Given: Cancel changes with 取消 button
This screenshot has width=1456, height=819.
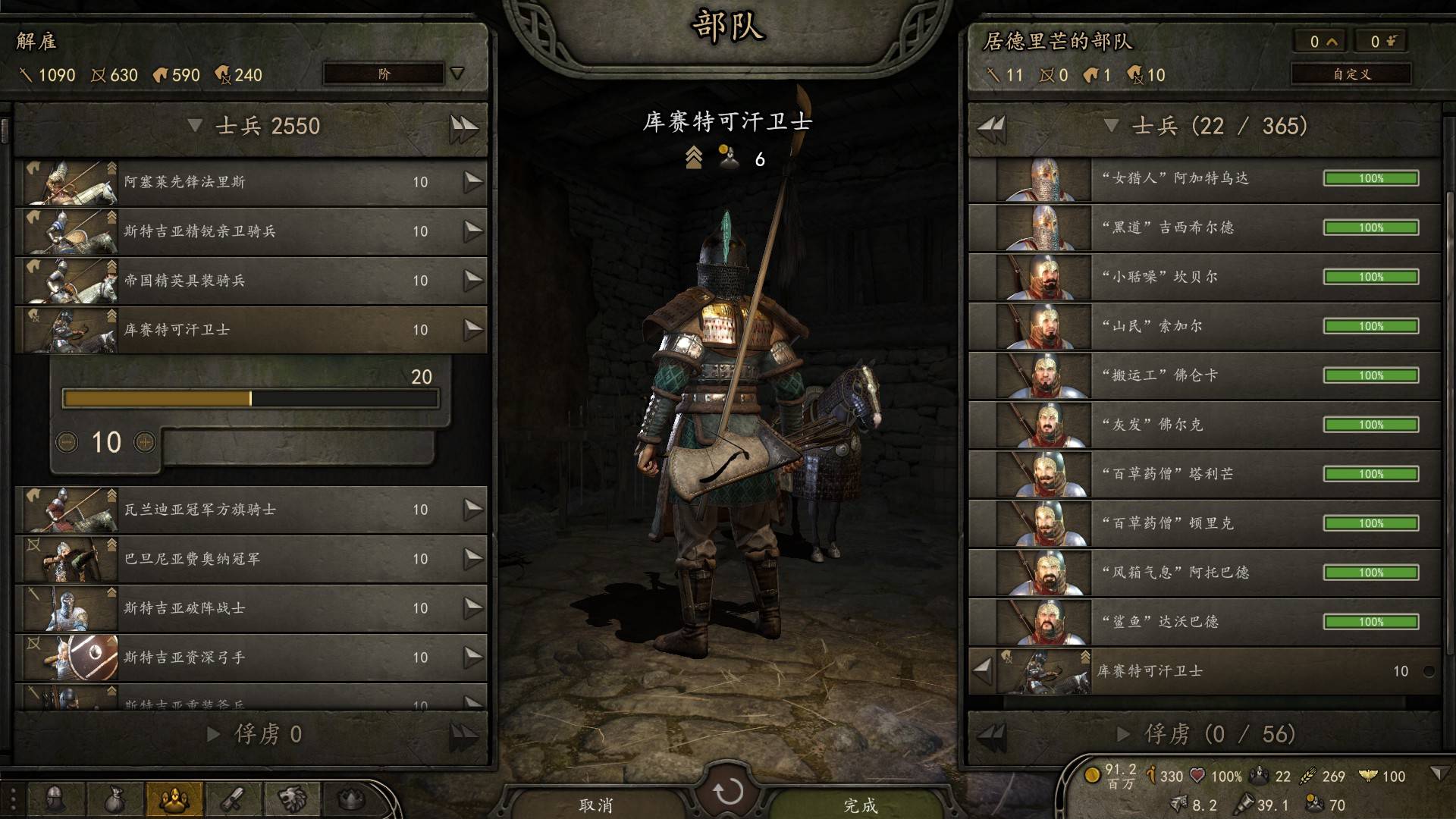Looking at the screenshot, I should (x=596, y=805).
